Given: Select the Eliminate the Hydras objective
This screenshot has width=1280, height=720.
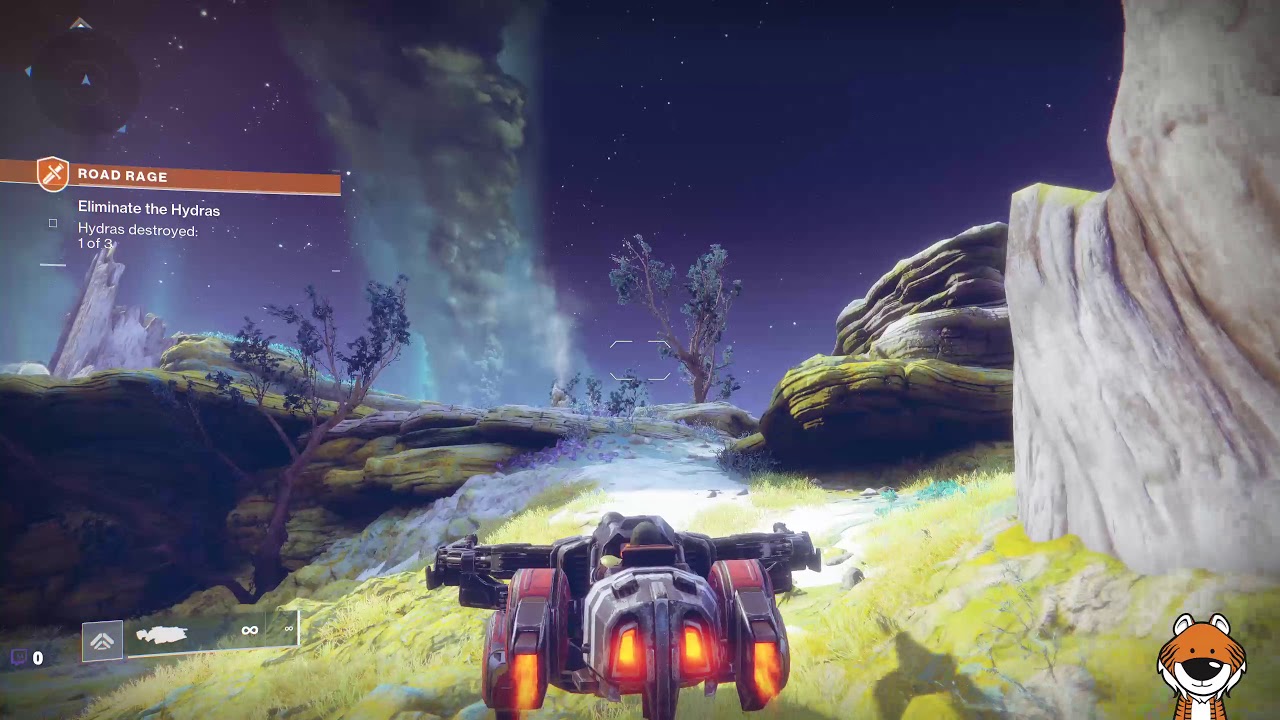Looking at the screenshot, I should coord(148,209).
